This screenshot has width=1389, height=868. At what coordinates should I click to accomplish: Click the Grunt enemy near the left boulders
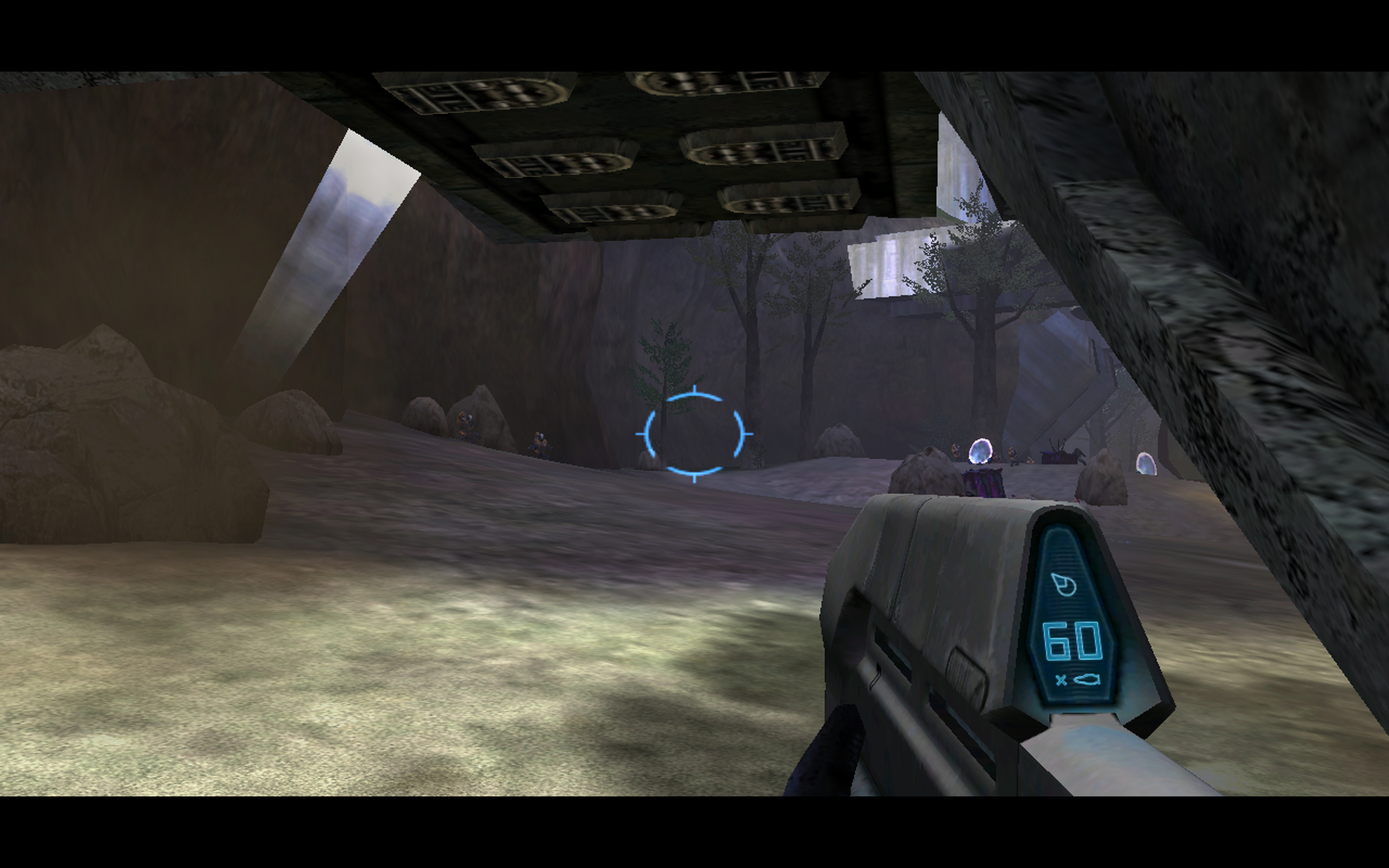coord(466,425)
